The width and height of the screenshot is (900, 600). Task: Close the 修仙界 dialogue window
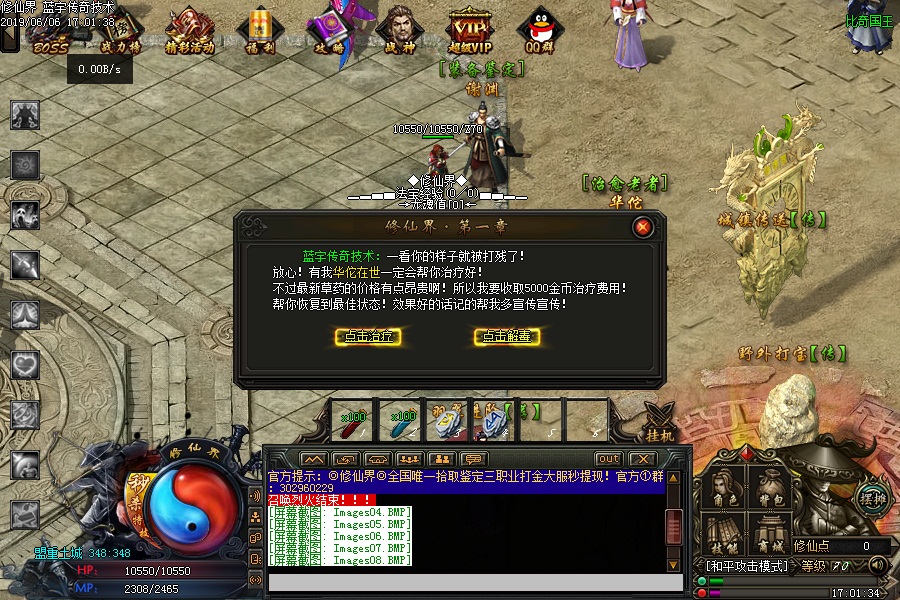(643, 227)
